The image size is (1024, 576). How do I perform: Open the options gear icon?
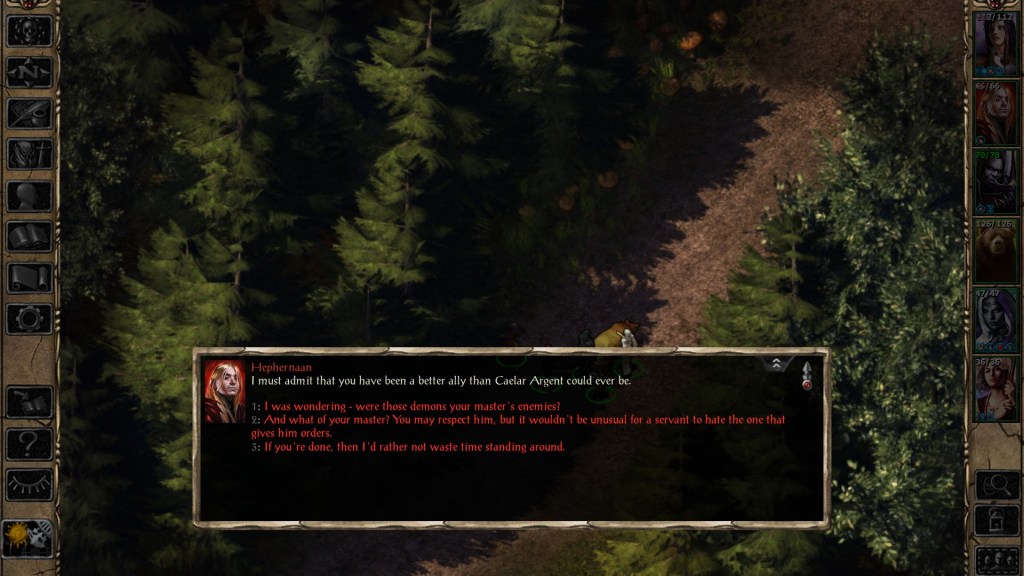click(29, 318)
